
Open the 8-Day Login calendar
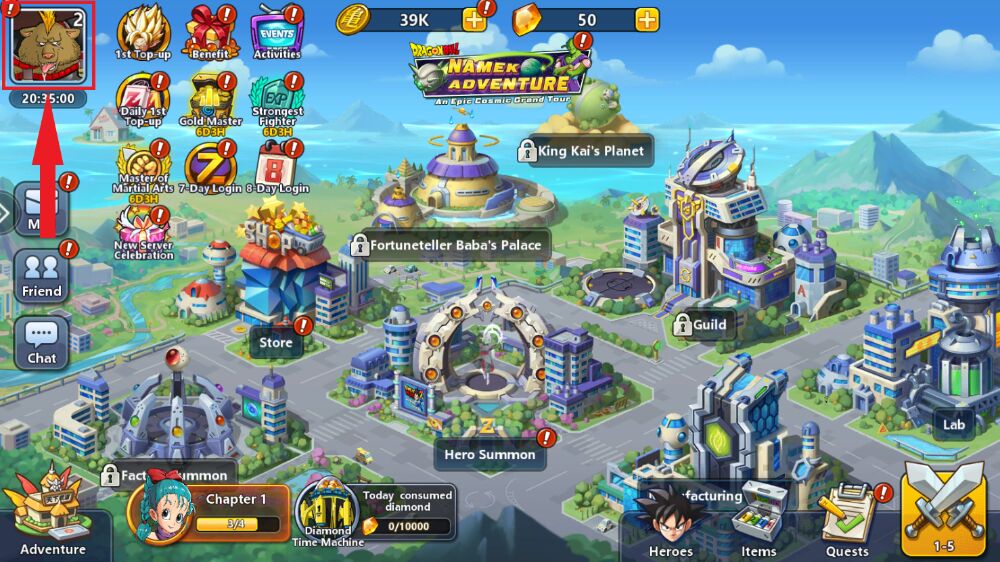tap(276, 165)
